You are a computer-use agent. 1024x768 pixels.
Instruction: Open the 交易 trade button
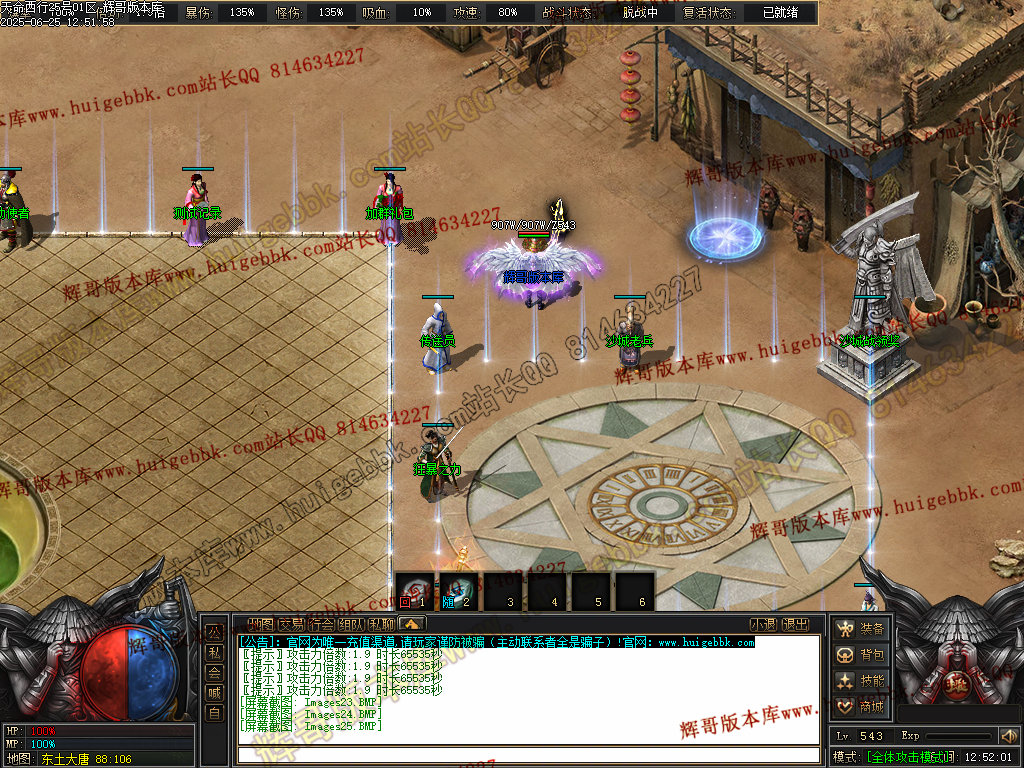coord(291,625)
